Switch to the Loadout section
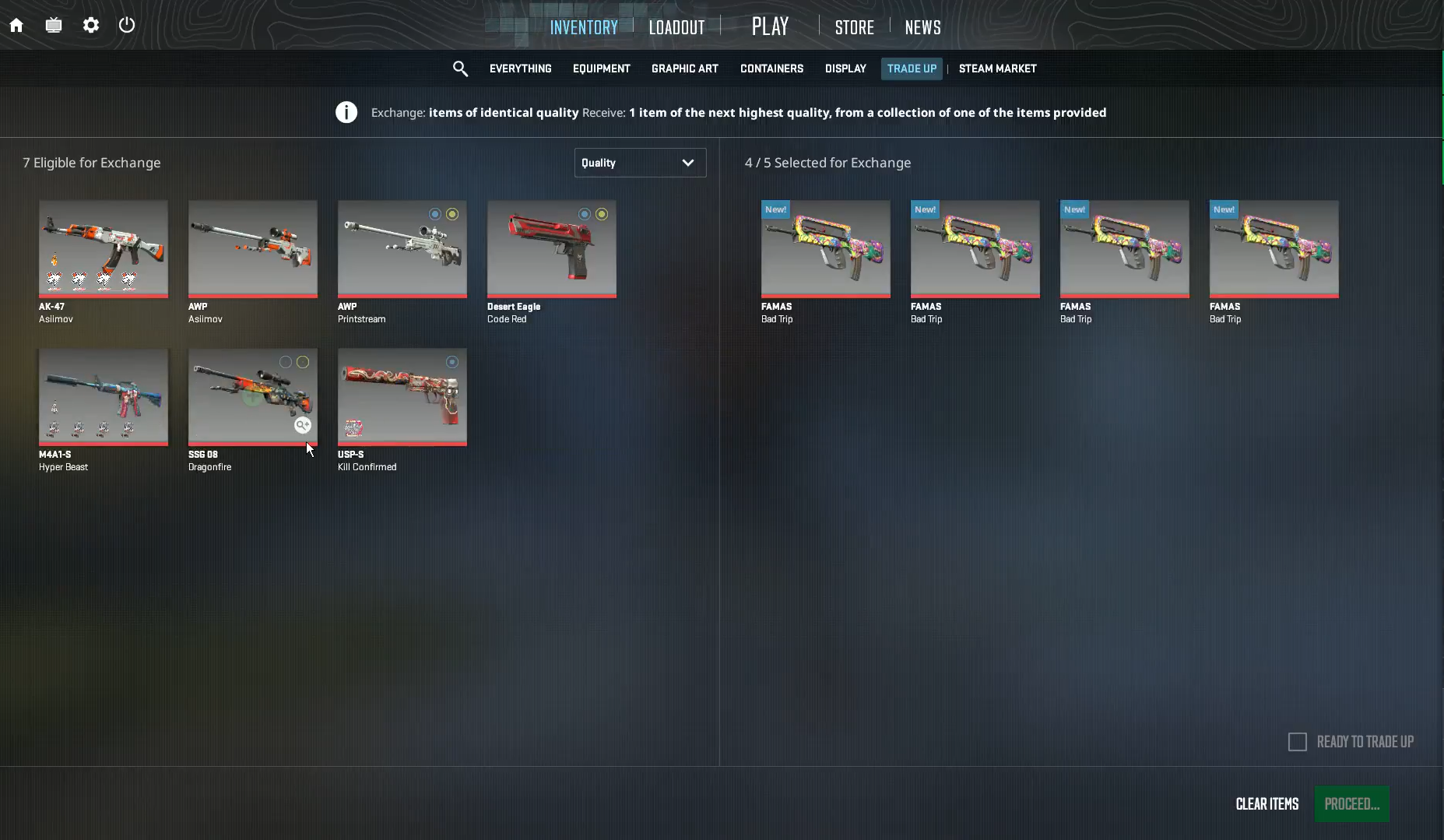Viewport: 1444px width, 840px height. tap(676, 27)
